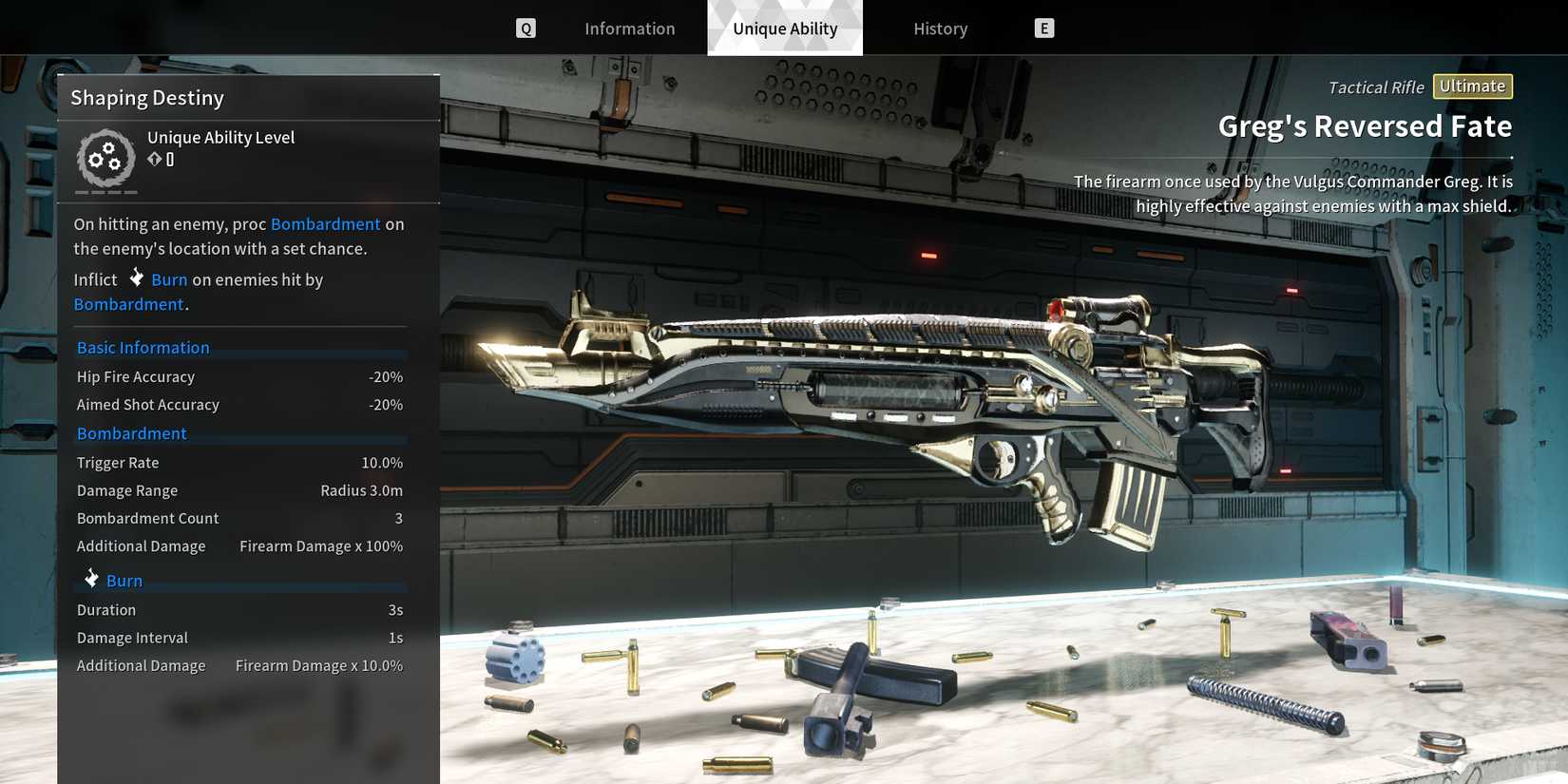Viewport: 1568px width, 784px height.
Task: Switch to the Information tab
Action: (x=629, y=29)
